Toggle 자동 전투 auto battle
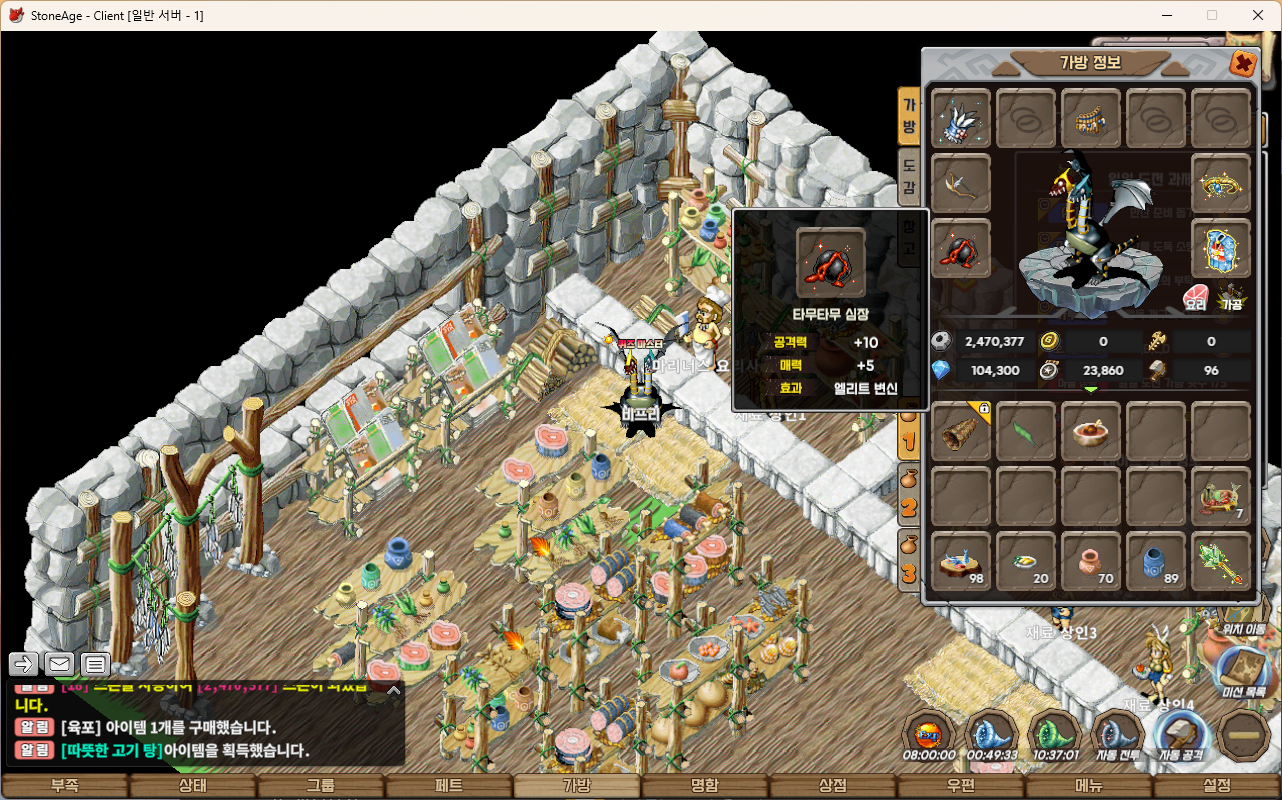 click(1118, 736)
